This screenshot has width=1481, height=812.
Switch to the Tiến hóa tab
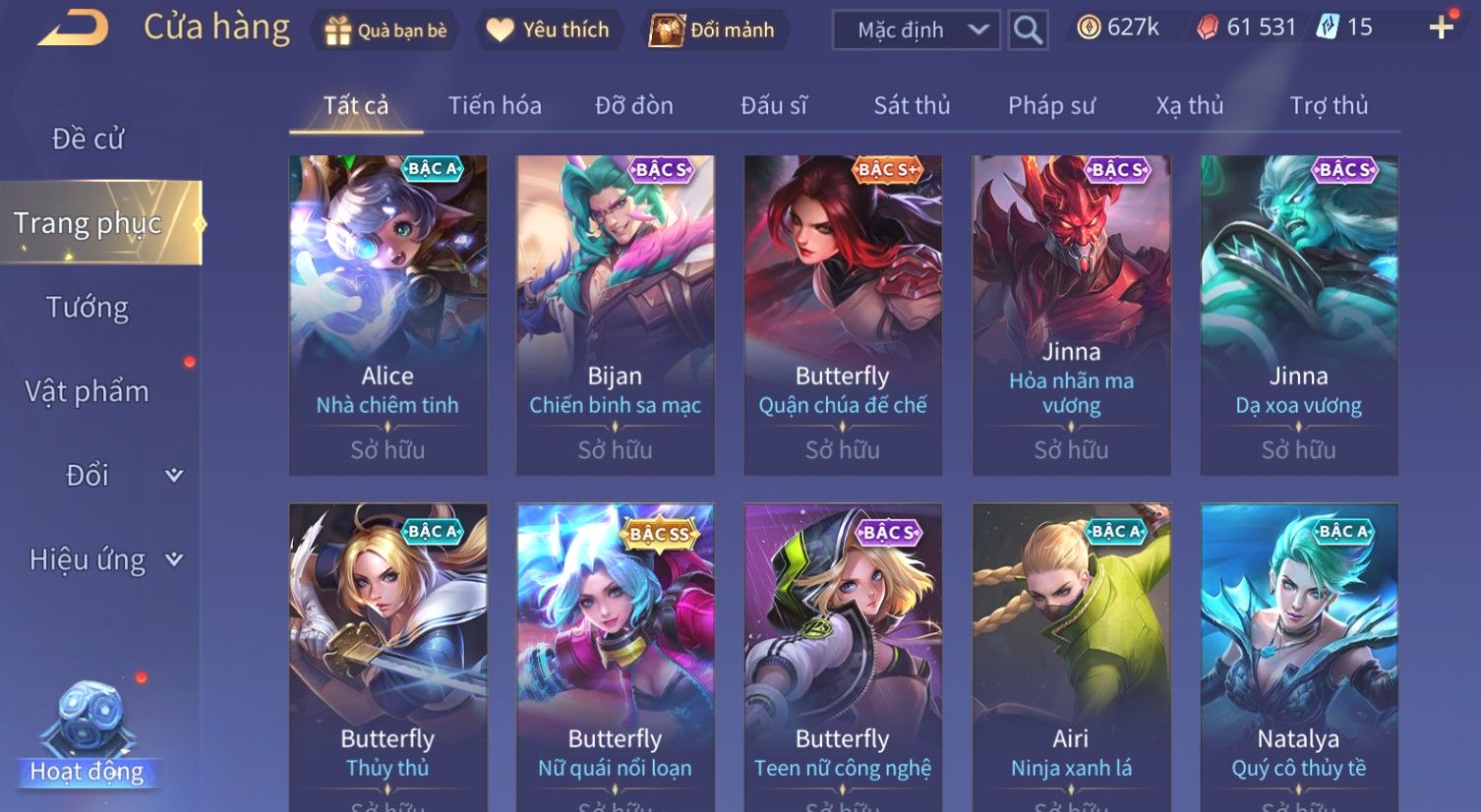click(x=495, y=106)
